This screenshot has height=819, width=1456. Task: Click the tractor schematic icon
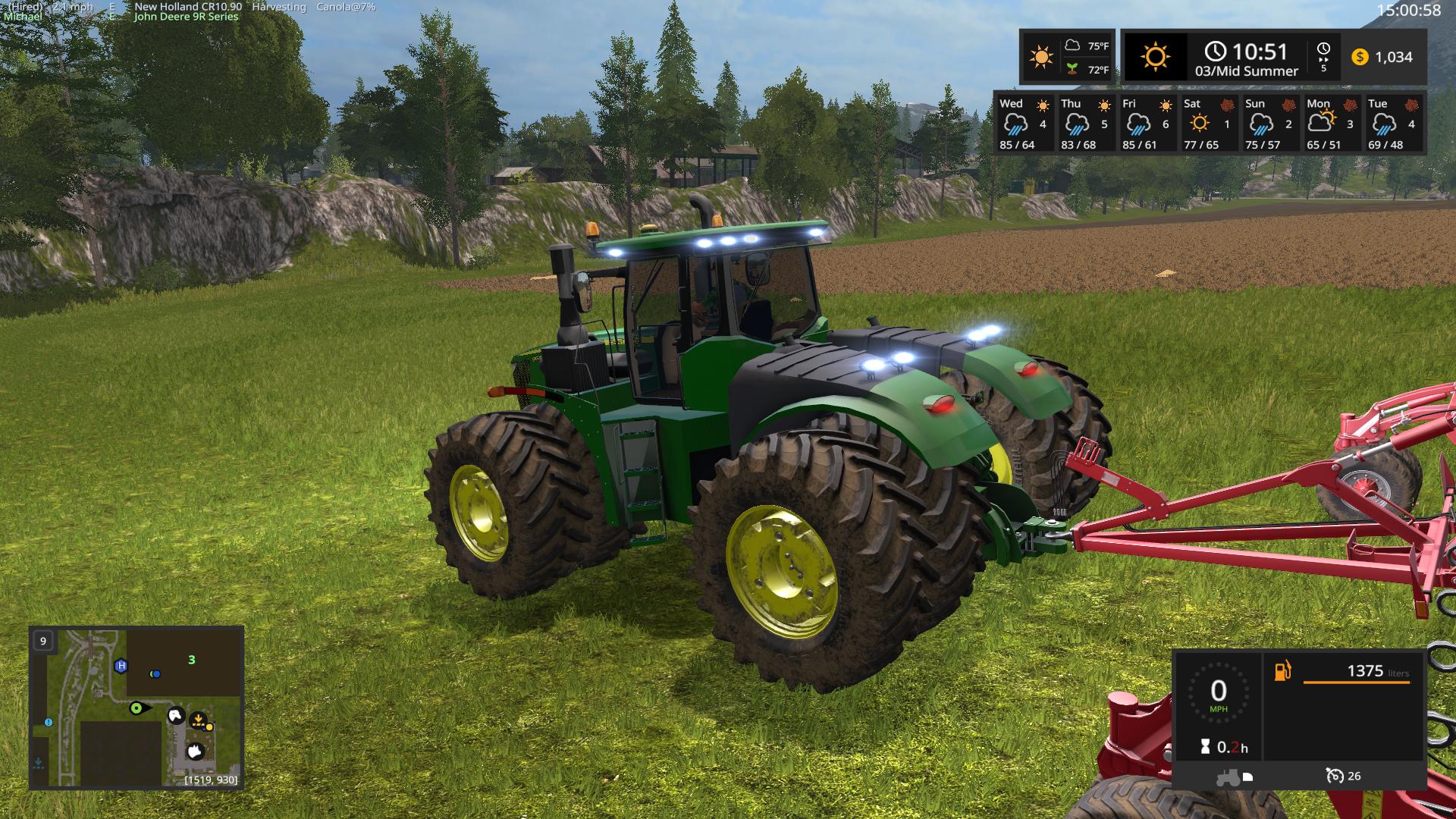tap(1228, 777)
